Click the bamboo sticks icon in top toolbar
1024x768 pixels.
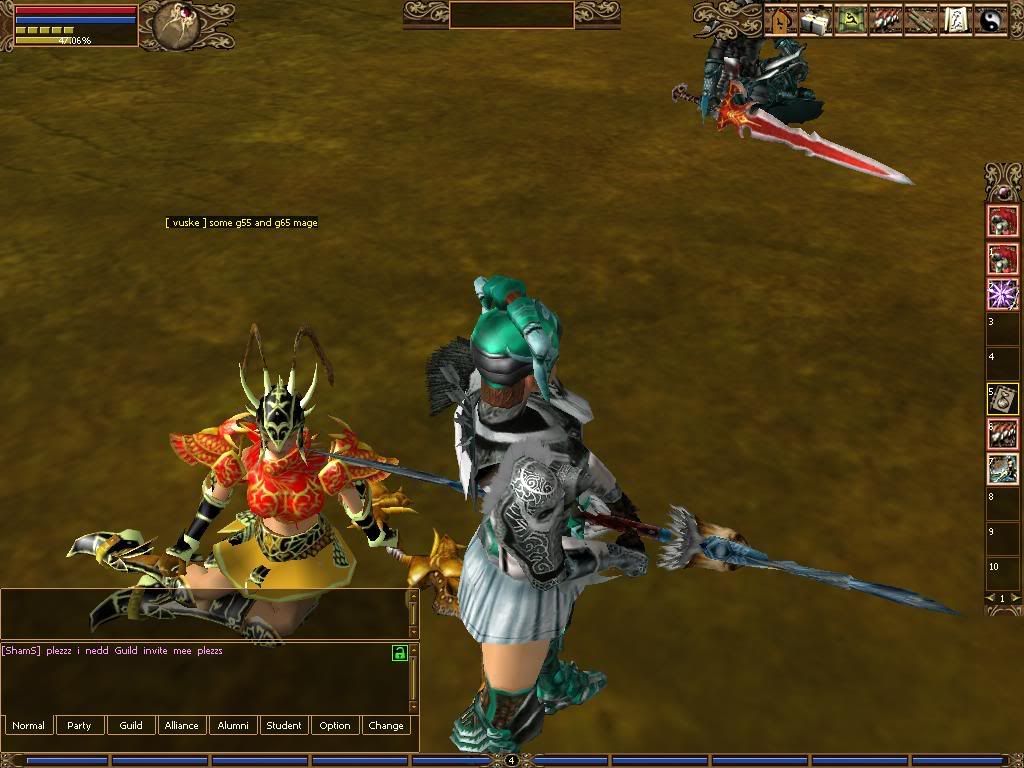(x=921, y=20)
